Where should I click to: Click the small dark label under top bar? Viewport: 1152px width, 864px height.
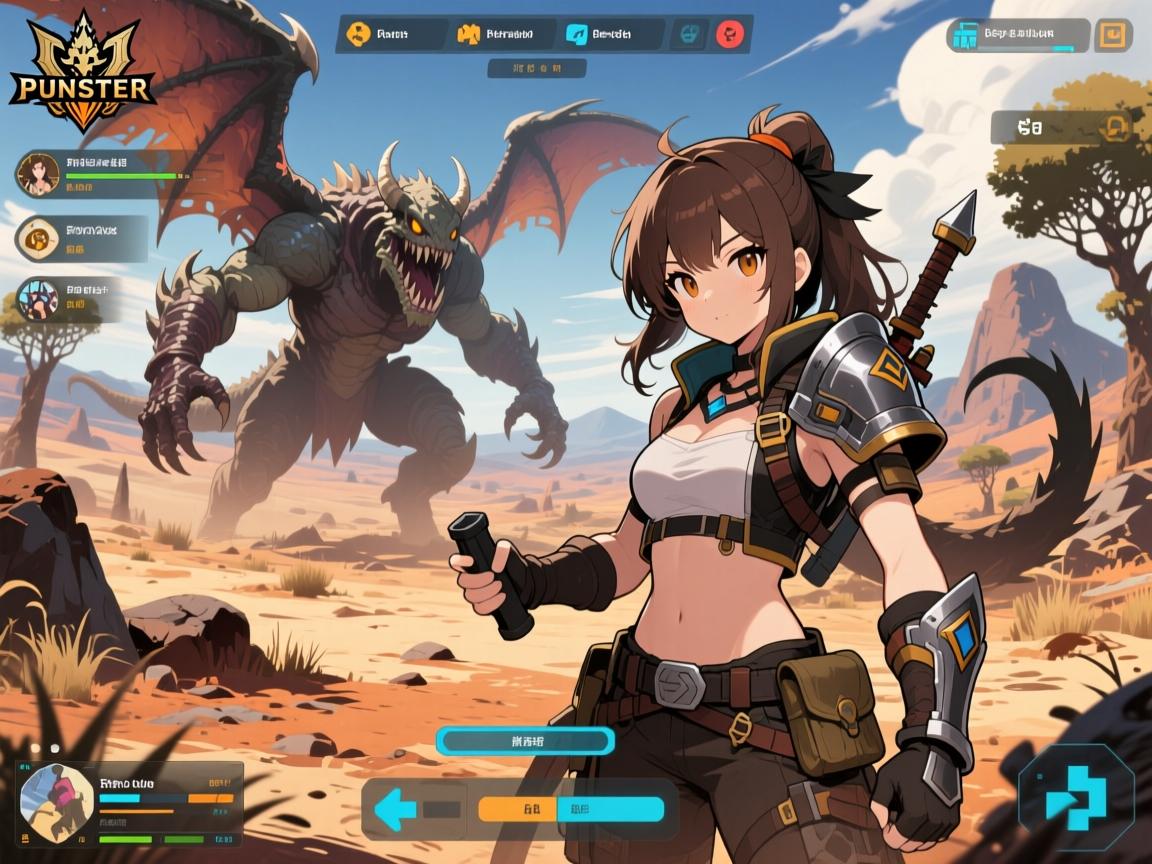(x=536, y=68)
